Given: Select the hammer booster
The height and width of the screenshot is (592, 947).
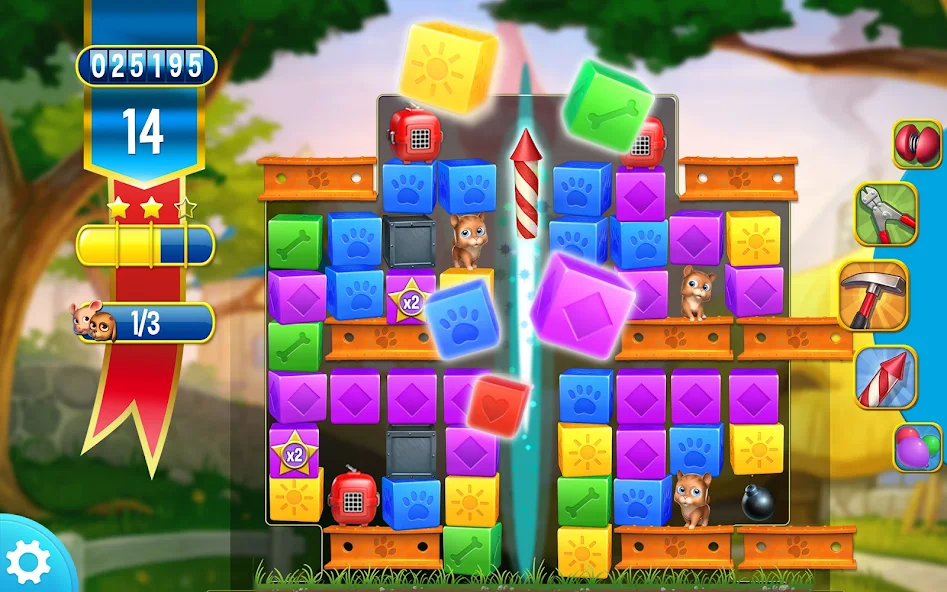Looking at the screenshot, I should click(x=872, y=296).
